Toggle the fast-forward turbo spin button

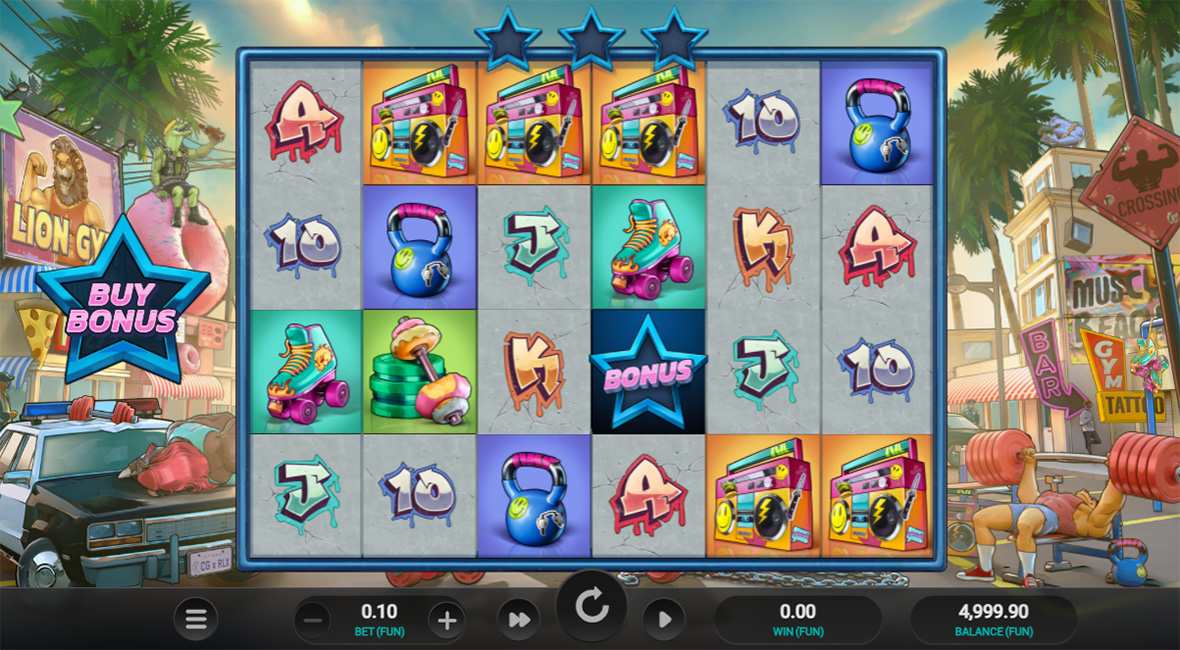pos(519,620)
